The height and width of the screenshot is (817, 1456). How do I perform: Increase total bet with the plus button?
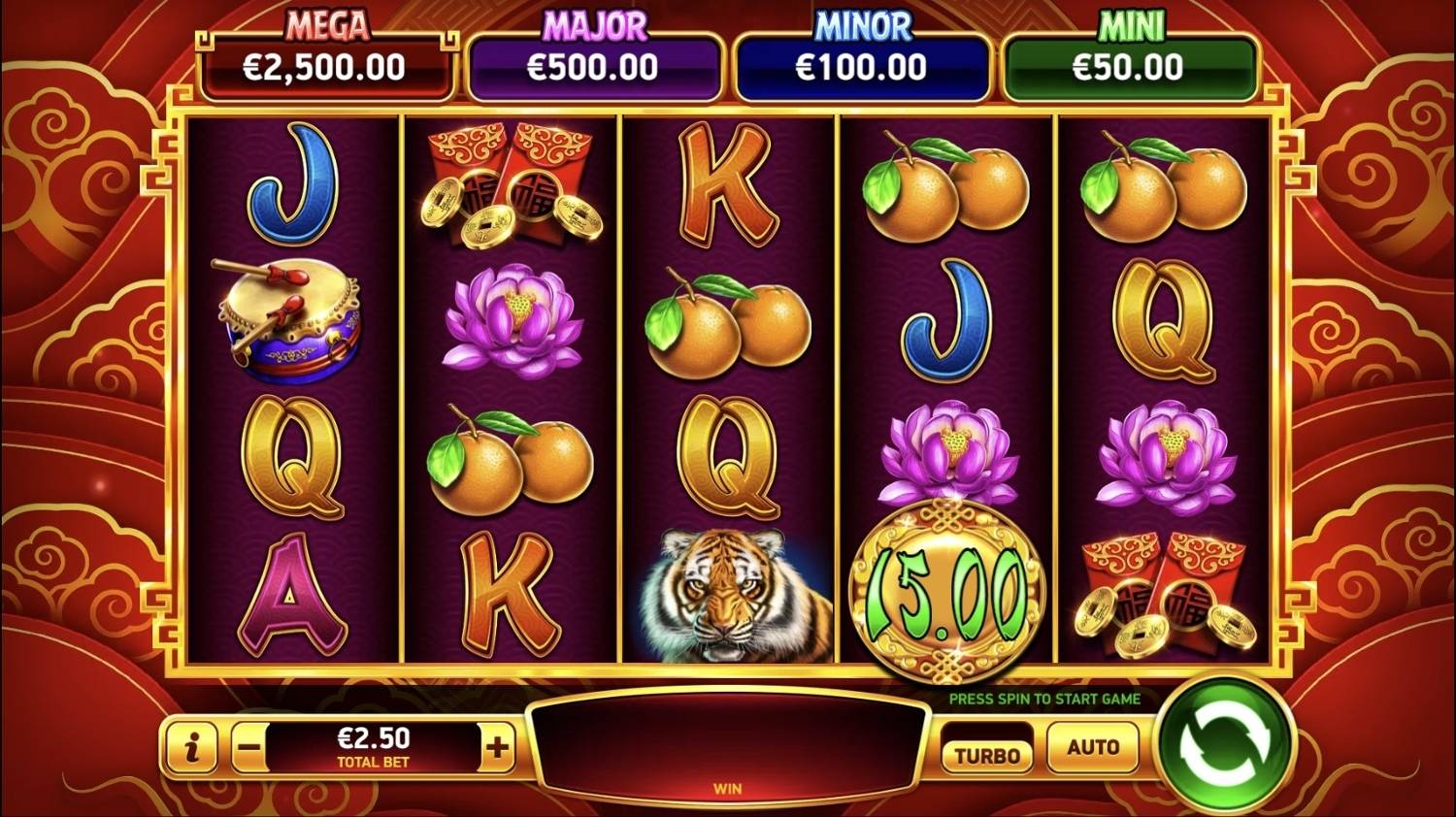pos(497,747)
